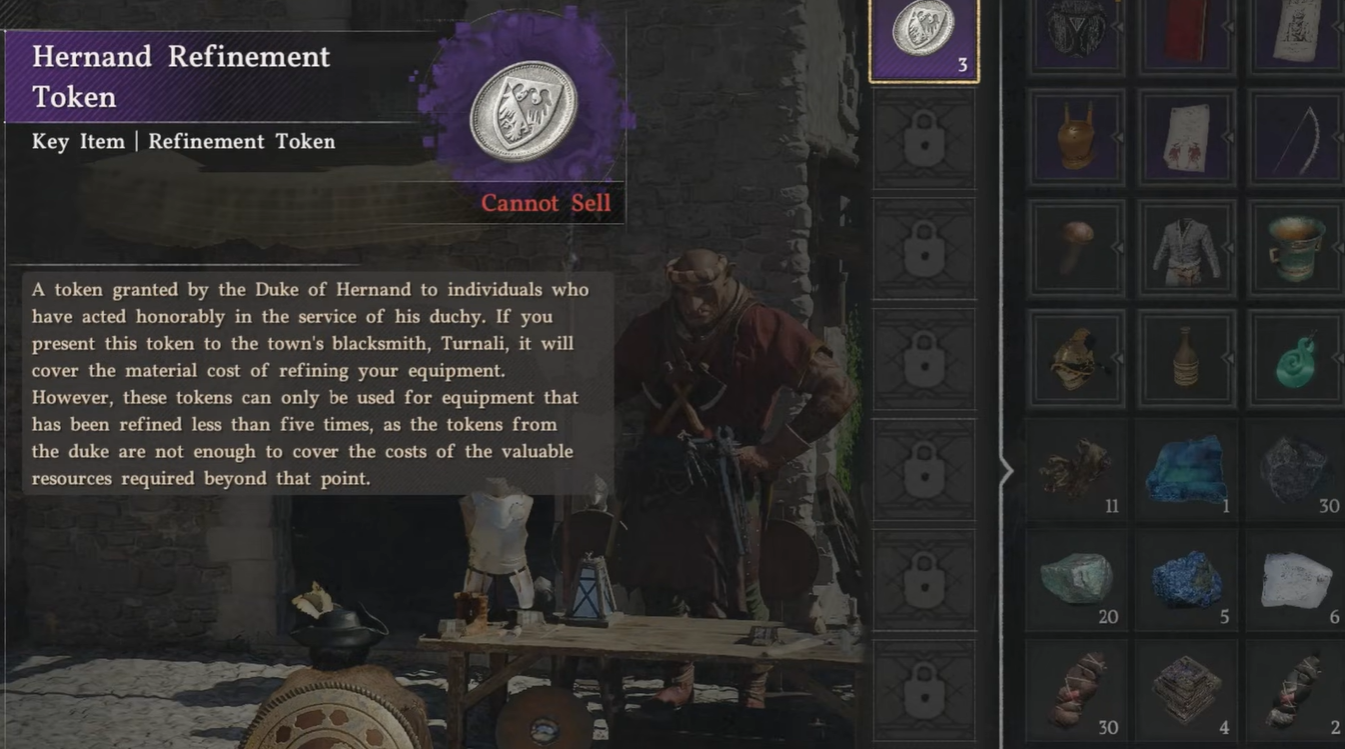Select the green spiral jade pendant

[x=1297, y=358]
